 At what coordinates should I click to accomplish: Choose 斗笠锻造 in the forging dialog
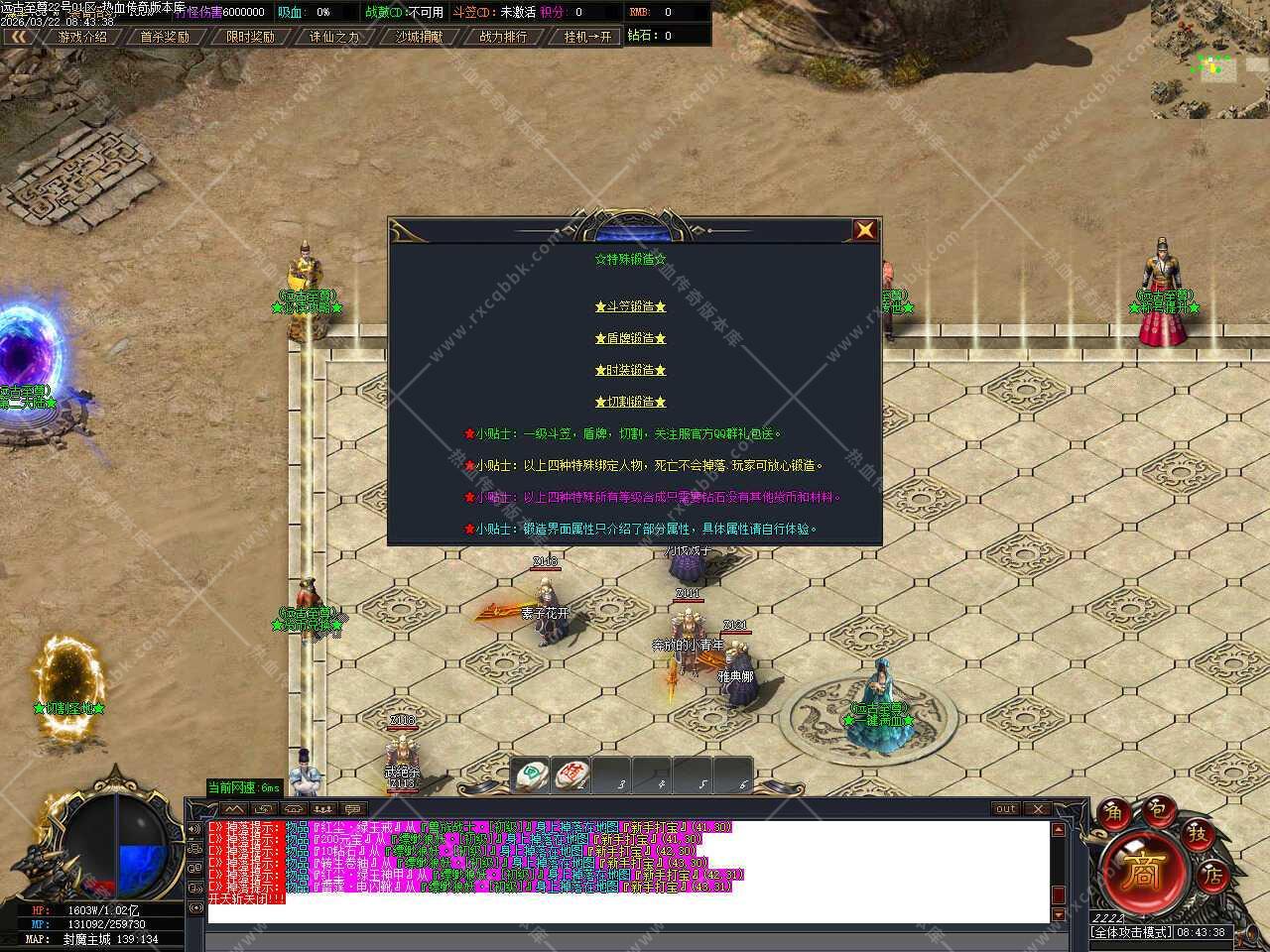(x=630, y=307)
